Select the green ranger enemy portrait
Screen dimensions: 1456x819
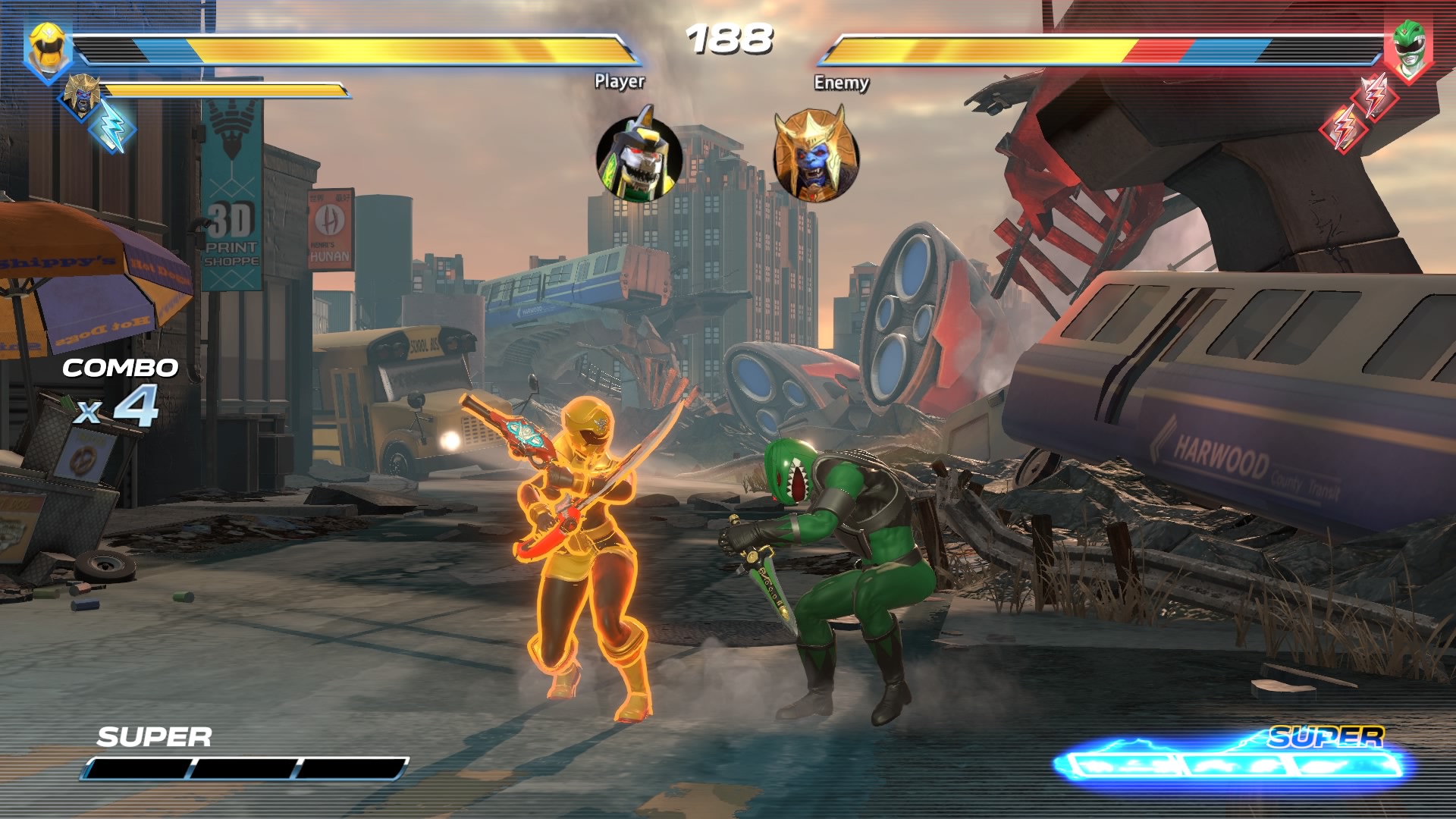click(x=1407, y=49)
